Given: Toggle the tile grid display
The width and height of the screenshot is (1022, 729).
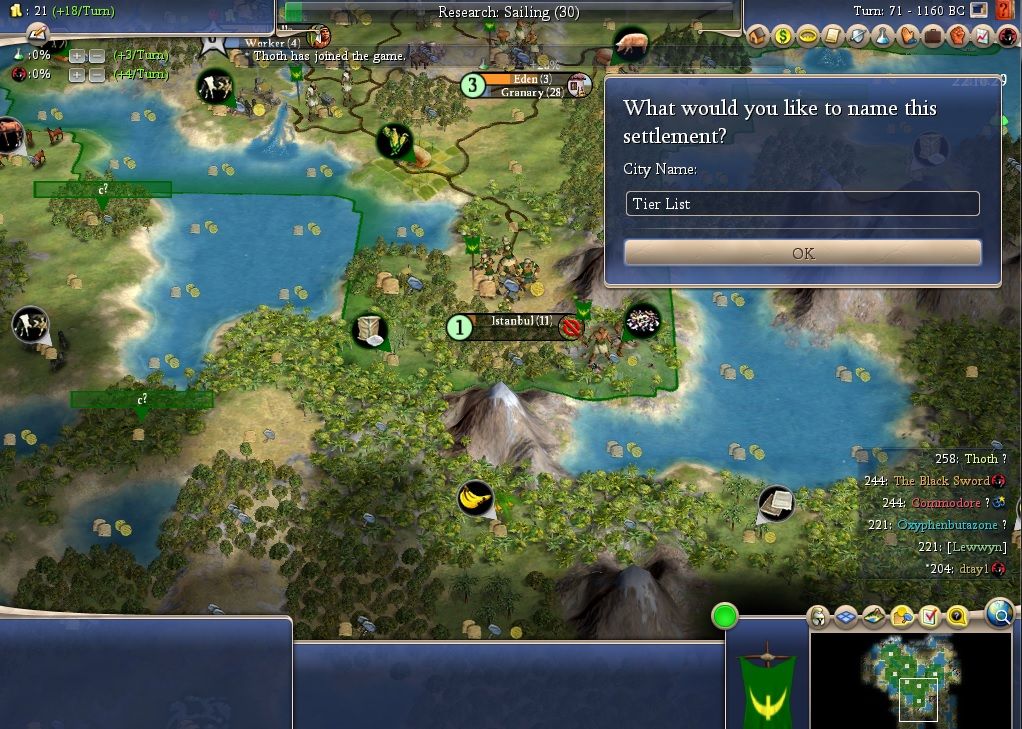Looking at the screenshot, I should 846,617.
